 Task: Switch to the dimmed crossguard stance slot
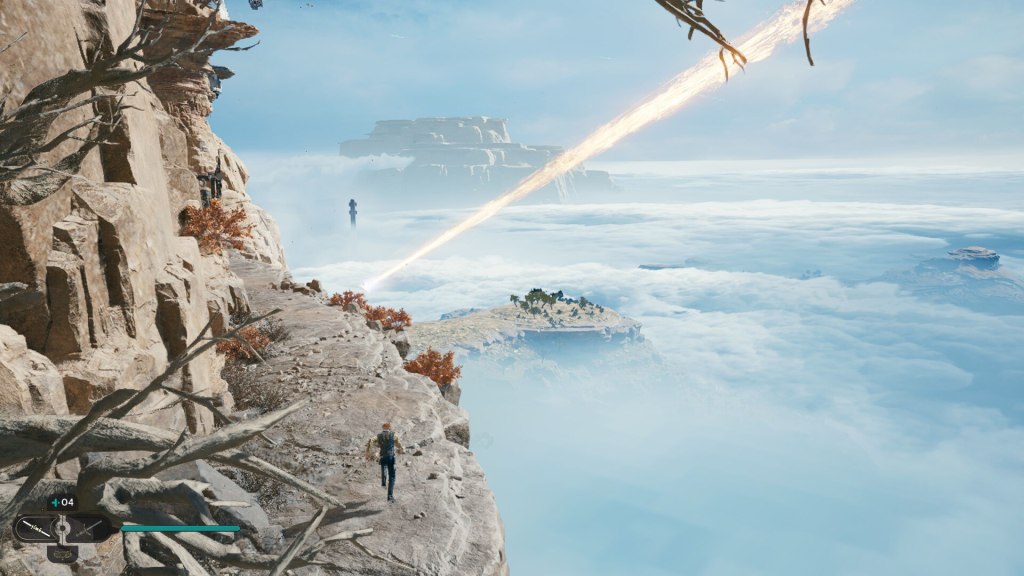90,527
